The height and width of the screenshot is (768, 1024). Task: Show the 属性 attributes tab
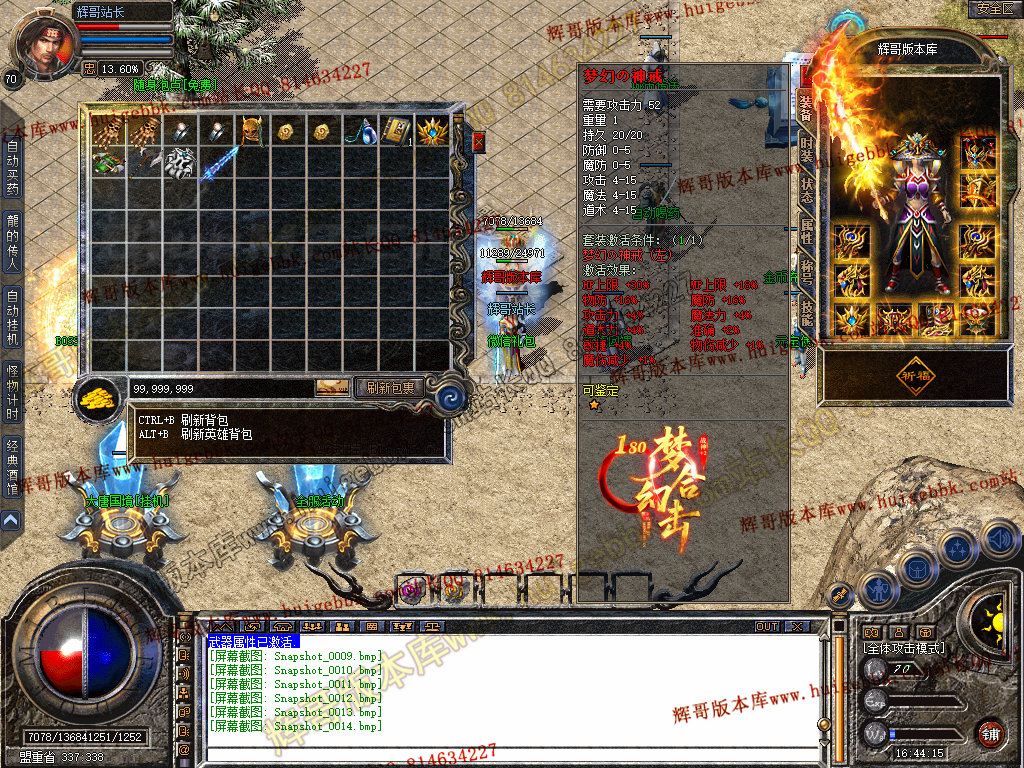coord(806,230)
